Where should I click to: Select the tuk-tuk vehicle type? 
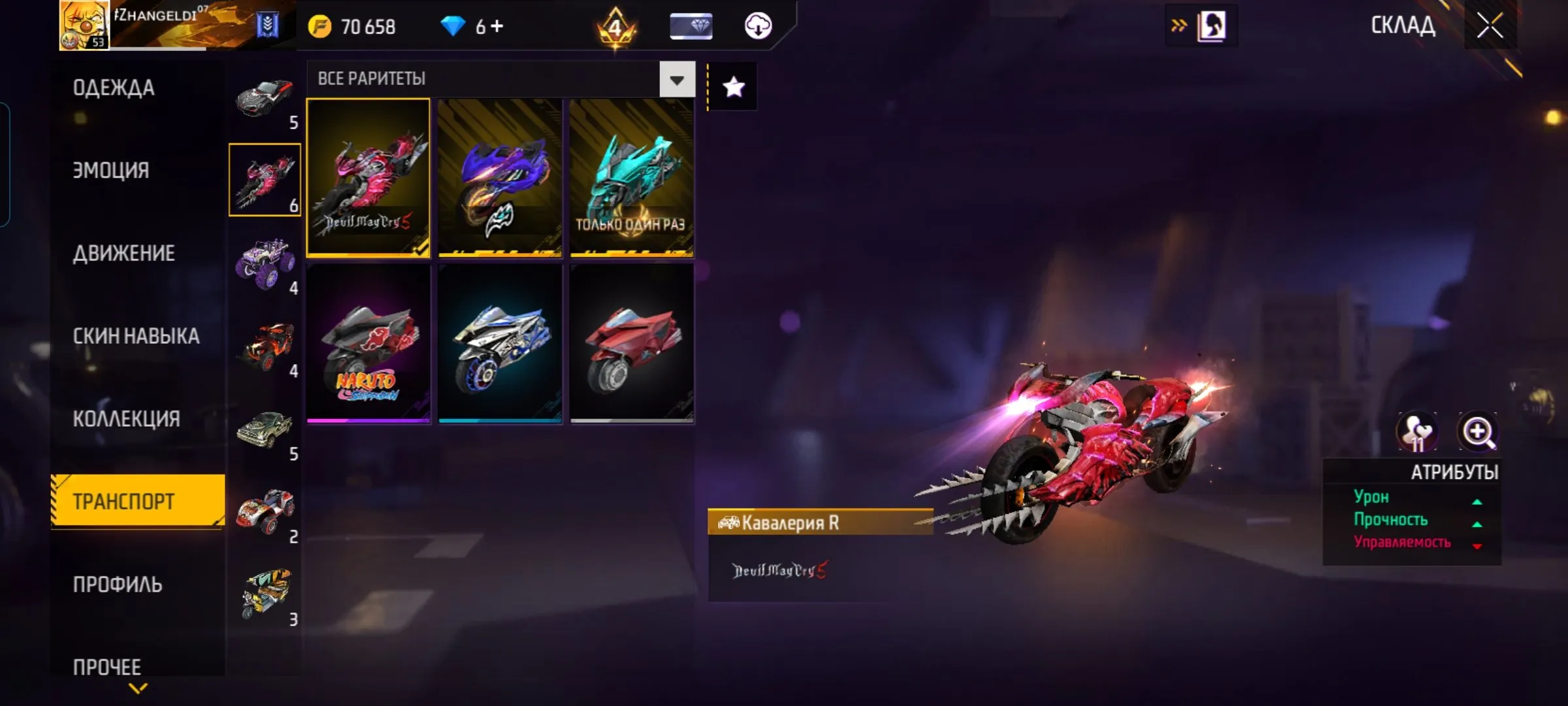click(x=265, y=594)
